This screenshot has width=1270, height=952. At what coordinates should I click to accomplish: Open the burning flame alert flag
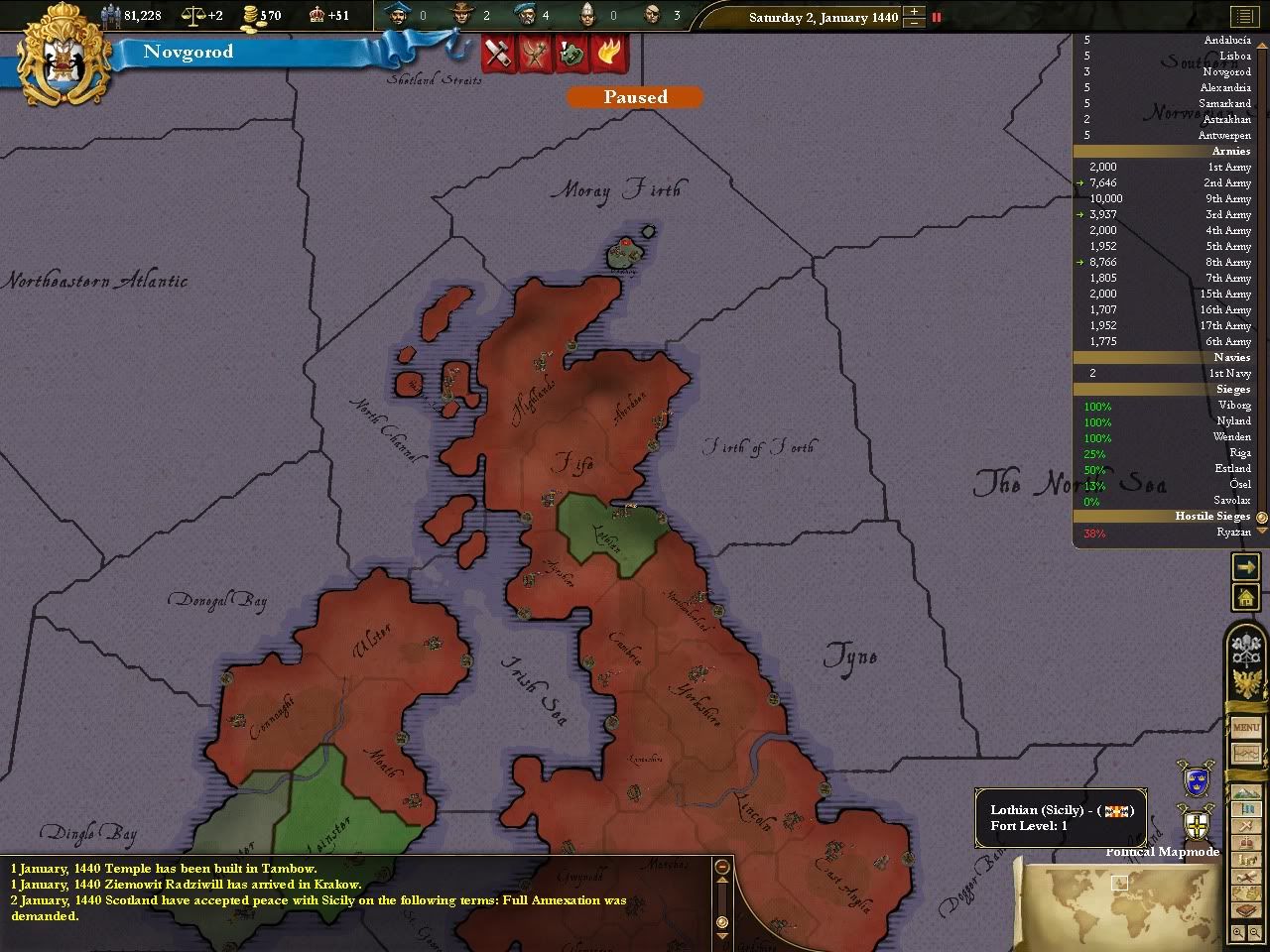[607, 53]
